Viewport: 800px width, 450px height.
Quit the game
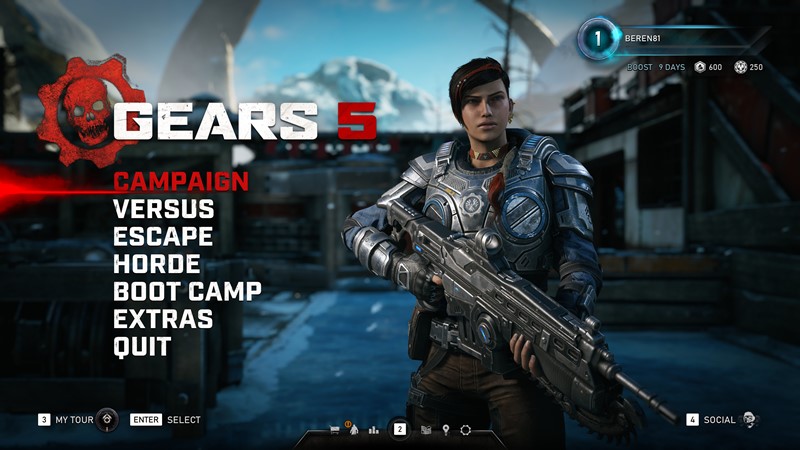tap(142, 347)
